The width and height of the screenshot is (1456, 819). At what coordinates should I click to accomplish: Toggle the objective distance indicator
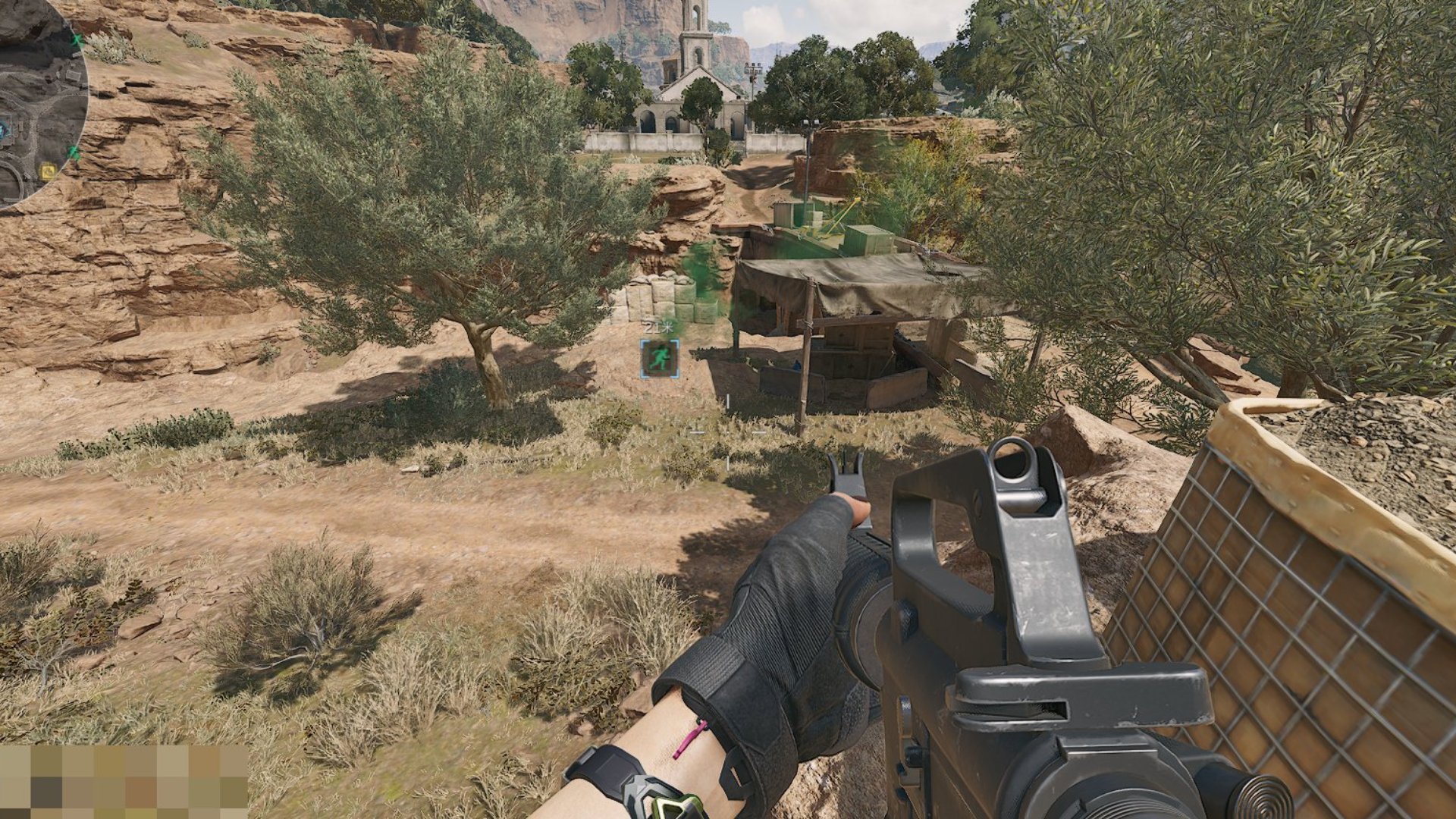pos(656,328)
